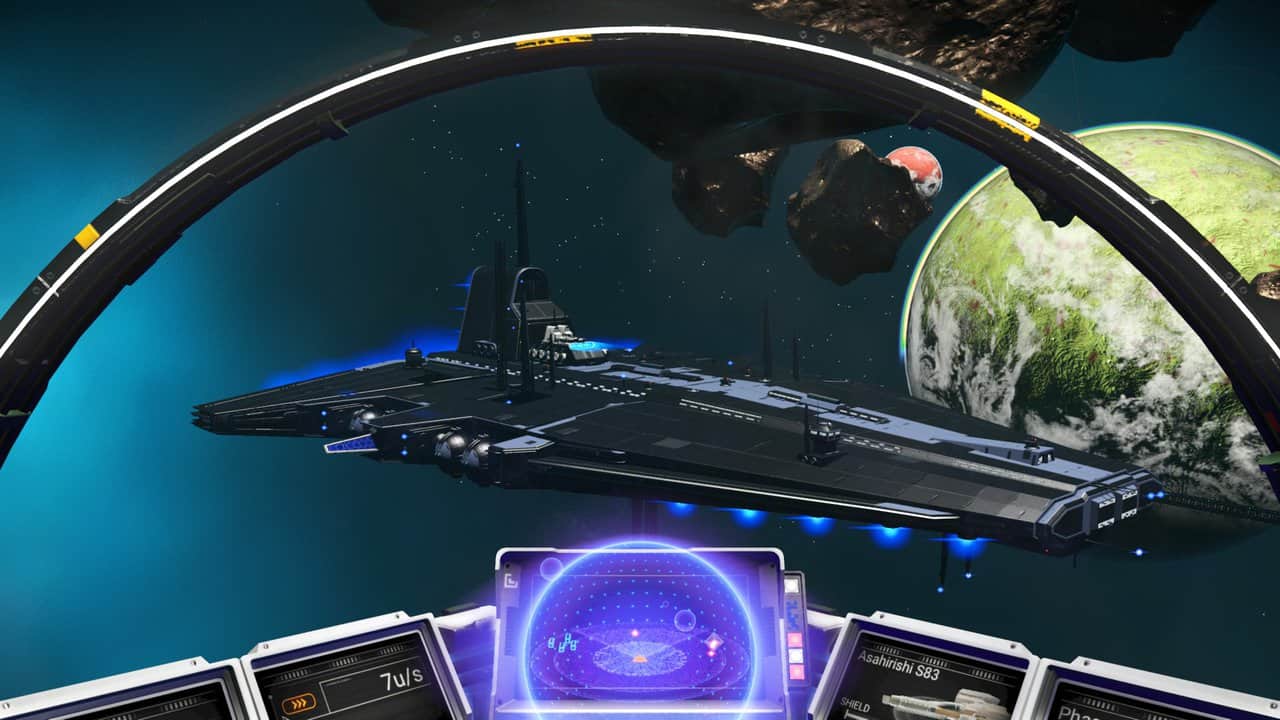This screenshot has height=720, width=1280.
Task: Click the orange ship marker inside the radar dome
Action: (x=639, y=658)
